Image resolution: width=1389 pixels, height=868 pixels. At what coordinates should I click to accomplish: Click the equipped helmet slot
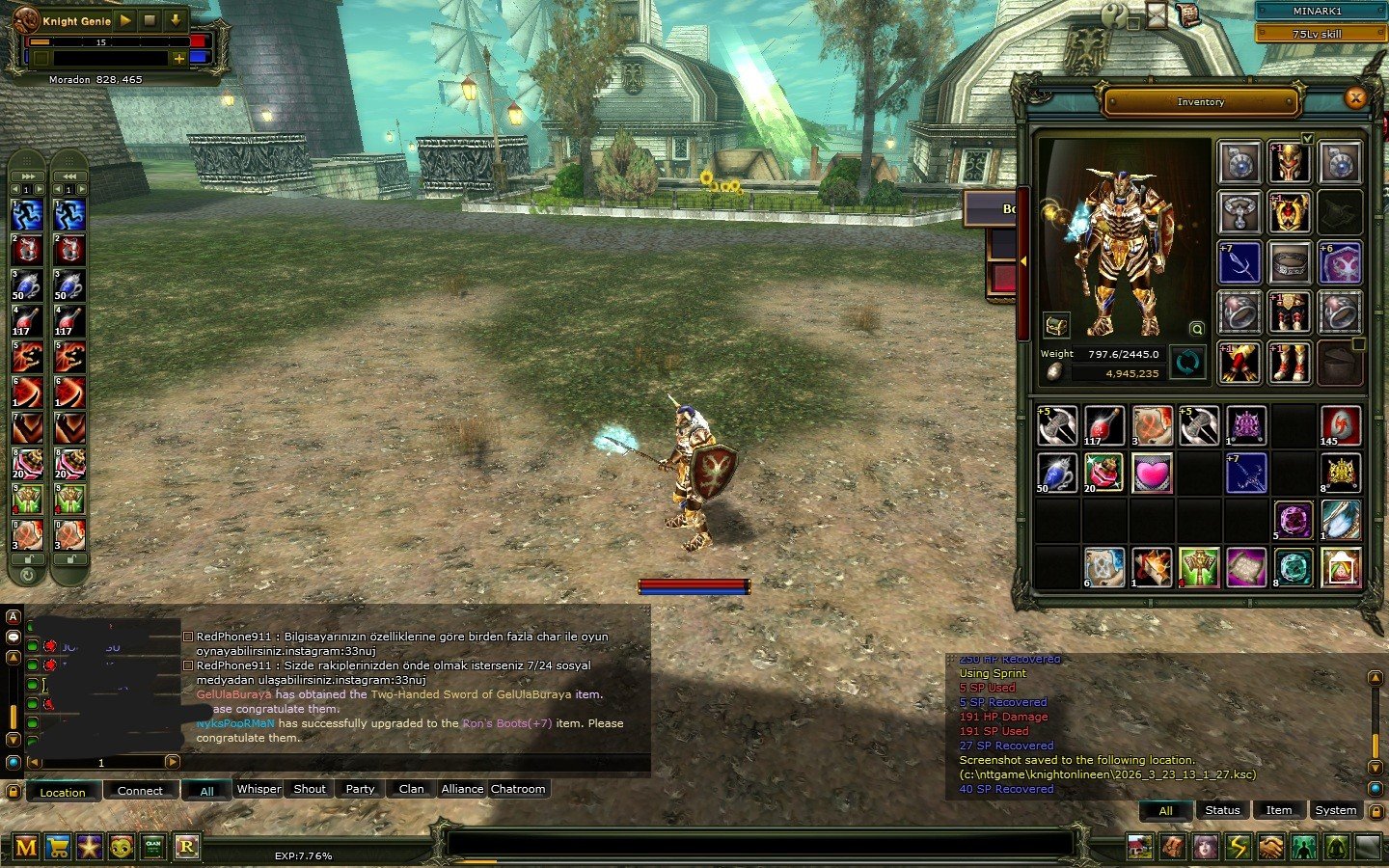(1289, 163)
